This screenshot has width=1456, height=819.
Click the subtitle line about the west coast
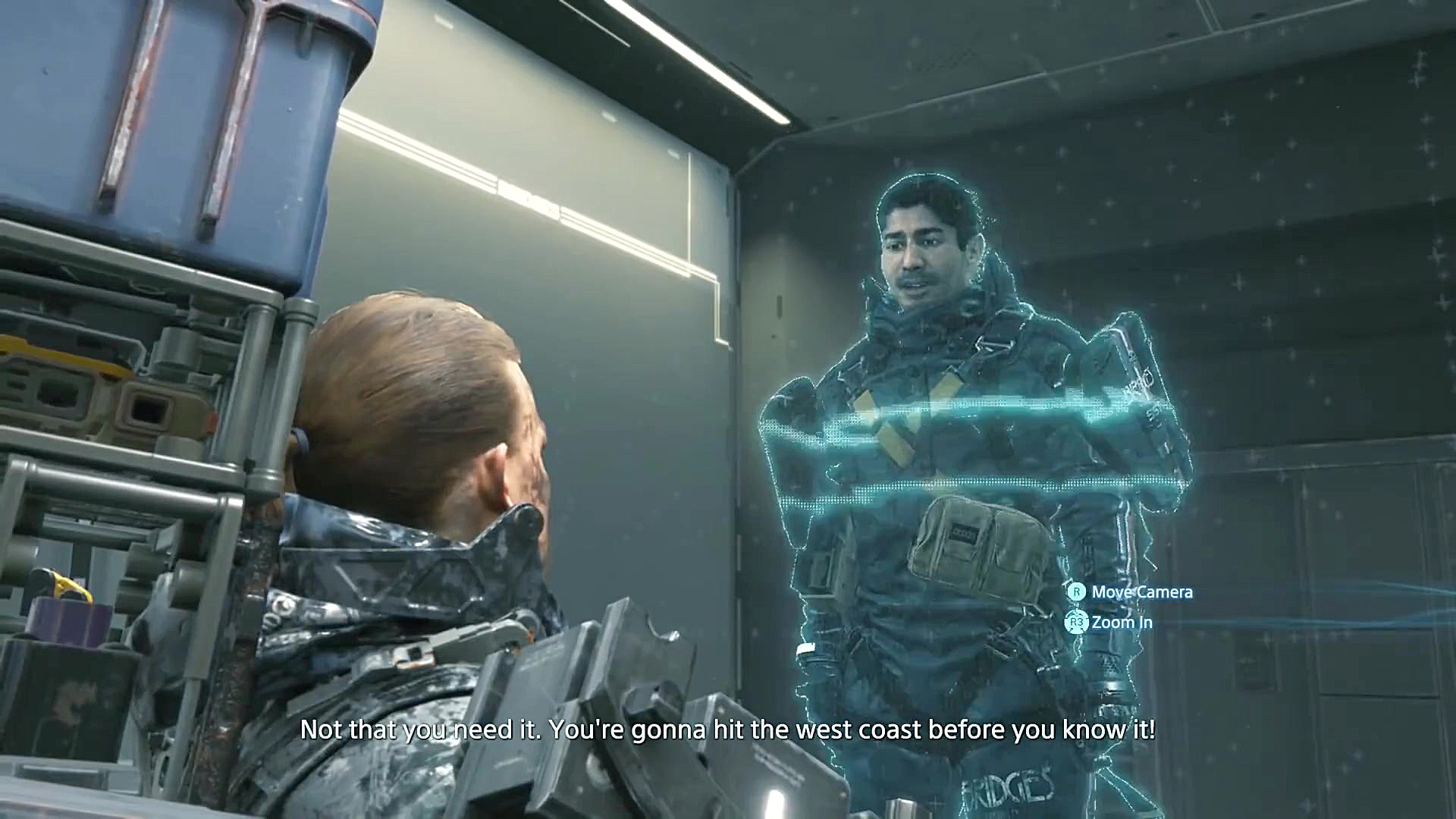[728, 730]
